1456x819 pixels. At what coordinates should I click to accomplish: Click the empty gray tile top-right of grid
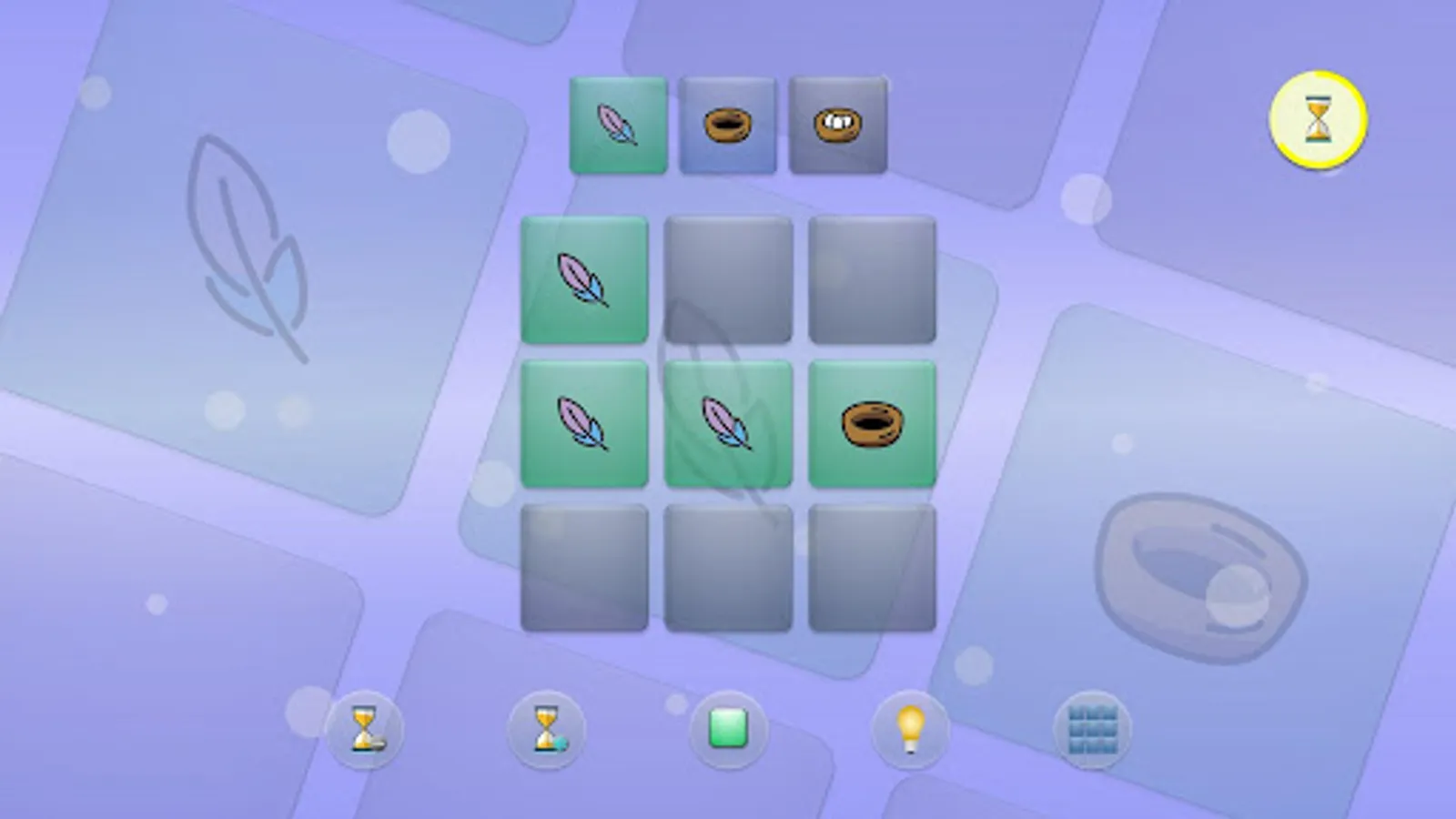(x=872, y=279)
